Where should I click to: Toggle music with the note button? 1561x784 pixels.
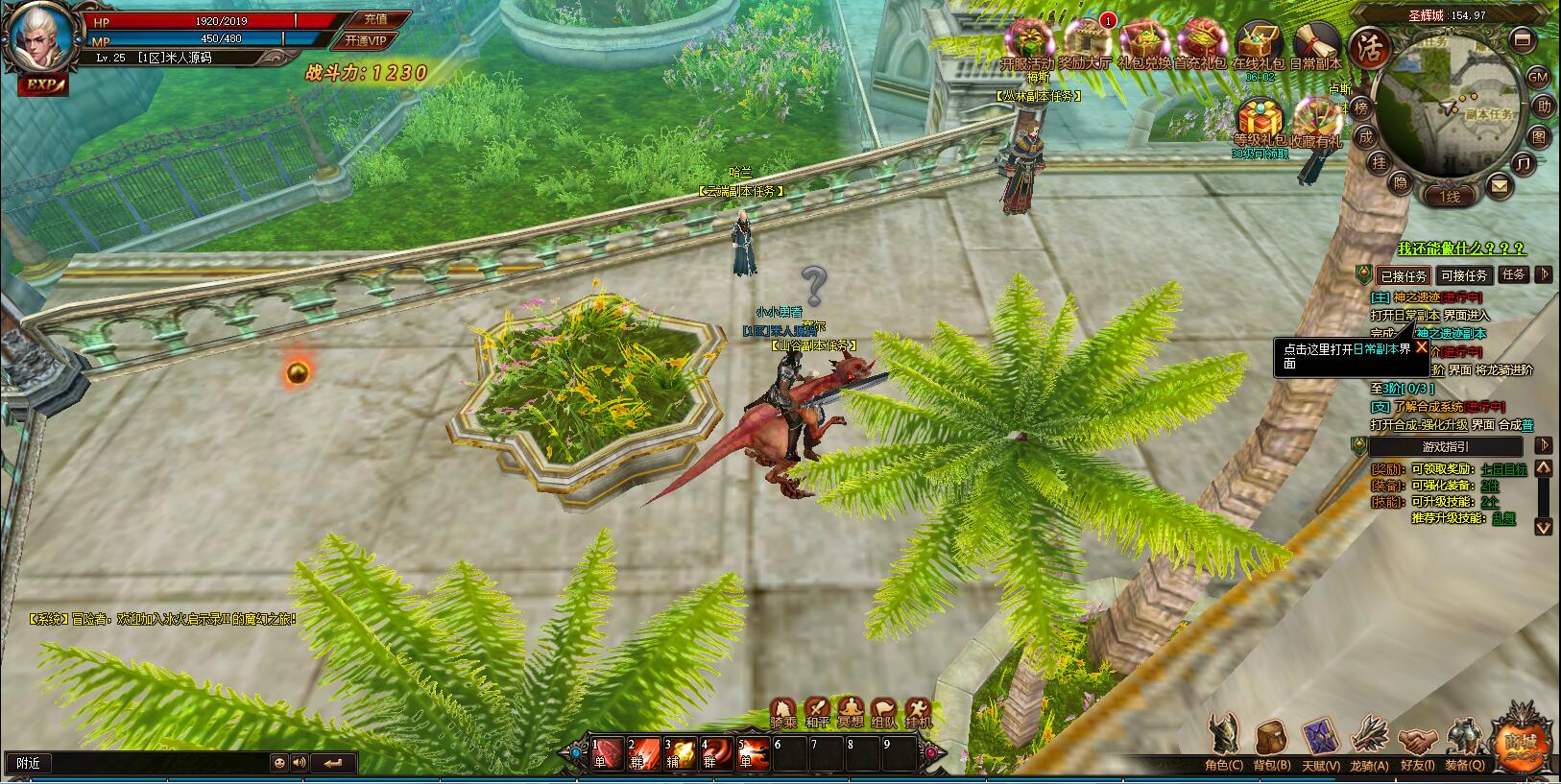click(x=1523, y=163)
